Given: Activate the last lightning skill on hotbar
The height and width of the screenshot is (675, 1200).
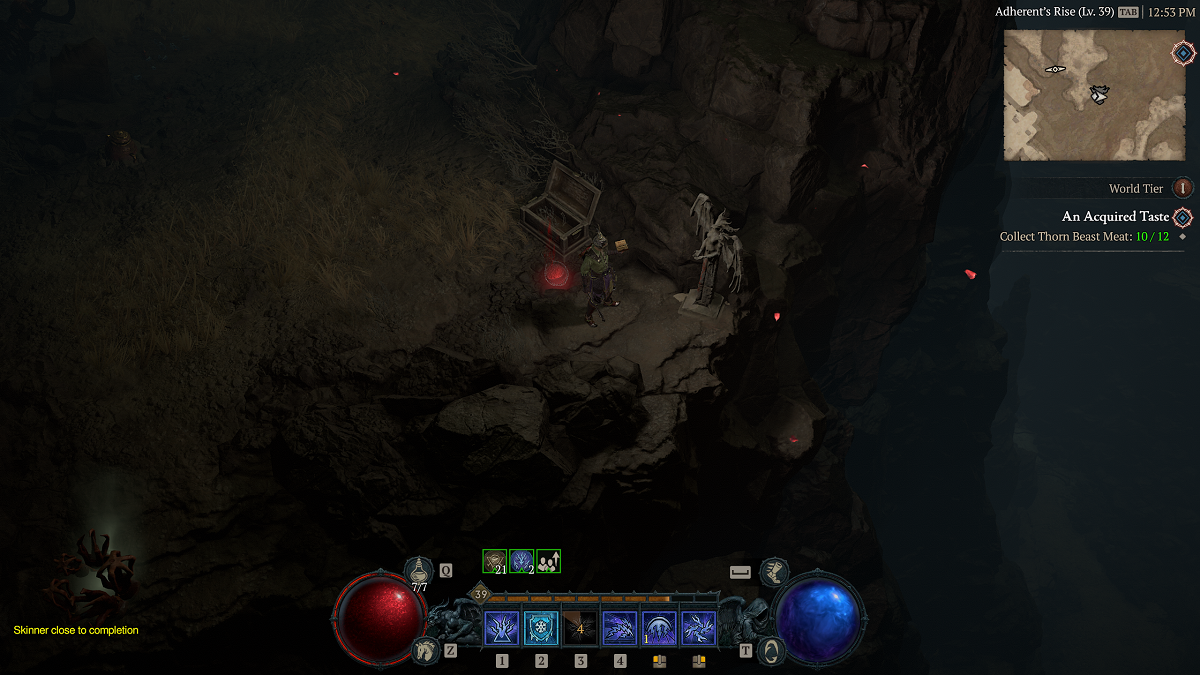Looking at the screenshot, I should coord(698,629).
